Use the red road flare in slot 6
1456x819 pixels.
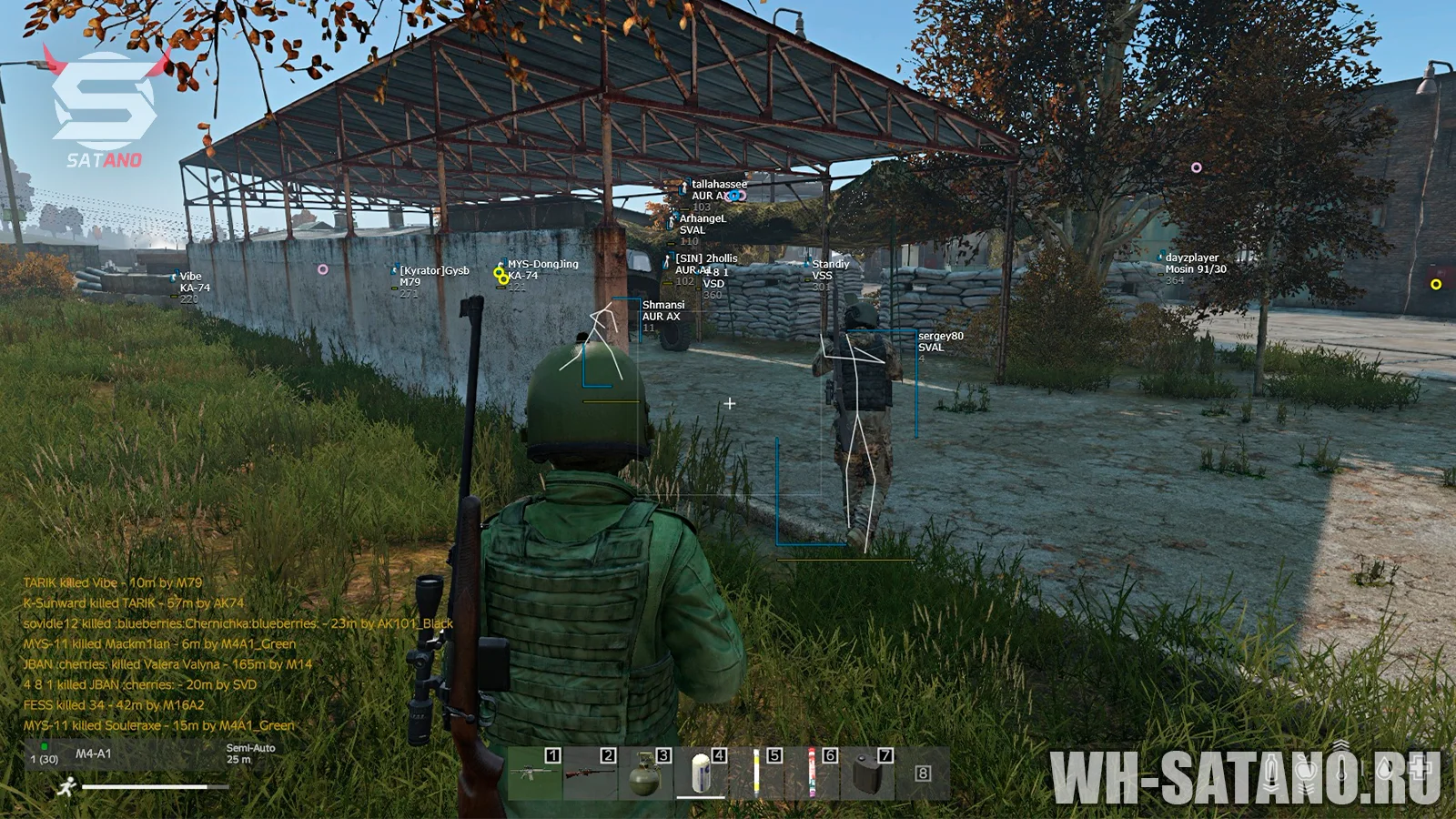(812, 773)
